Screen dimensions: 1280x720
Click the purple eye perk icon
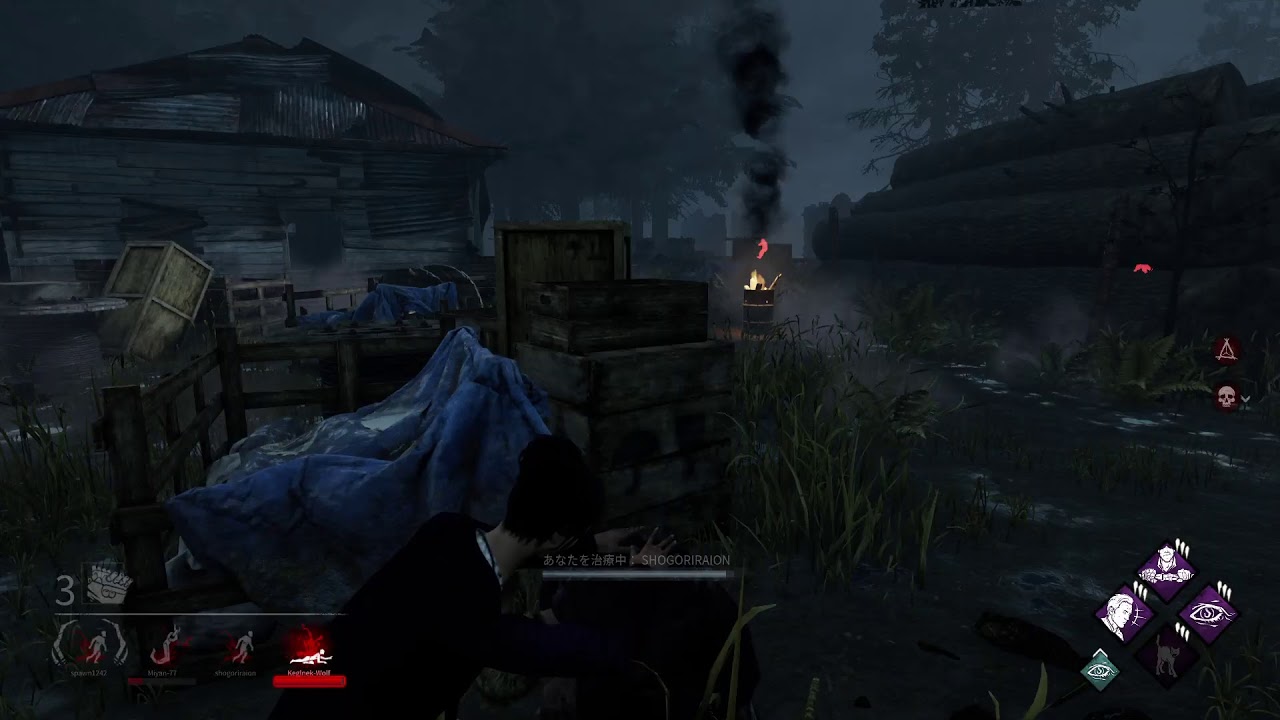(1210, 613)
